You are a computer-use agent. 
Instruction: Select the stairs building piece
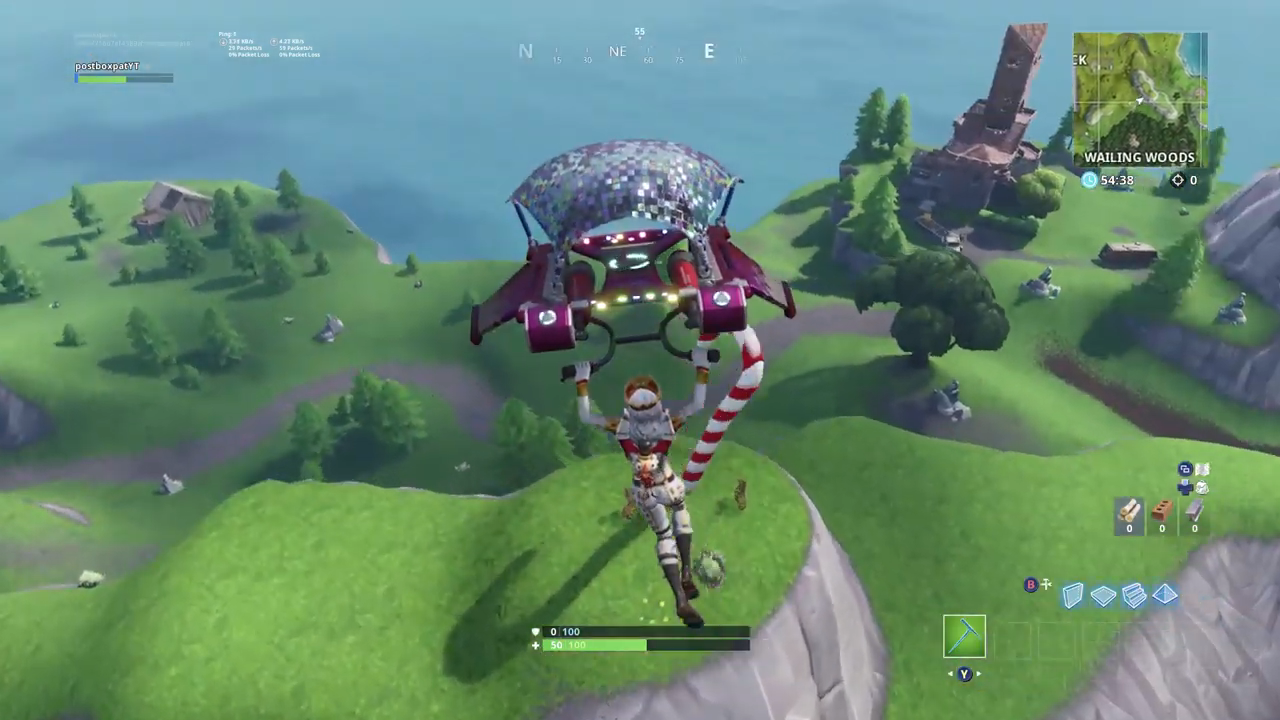(1134, 595)
